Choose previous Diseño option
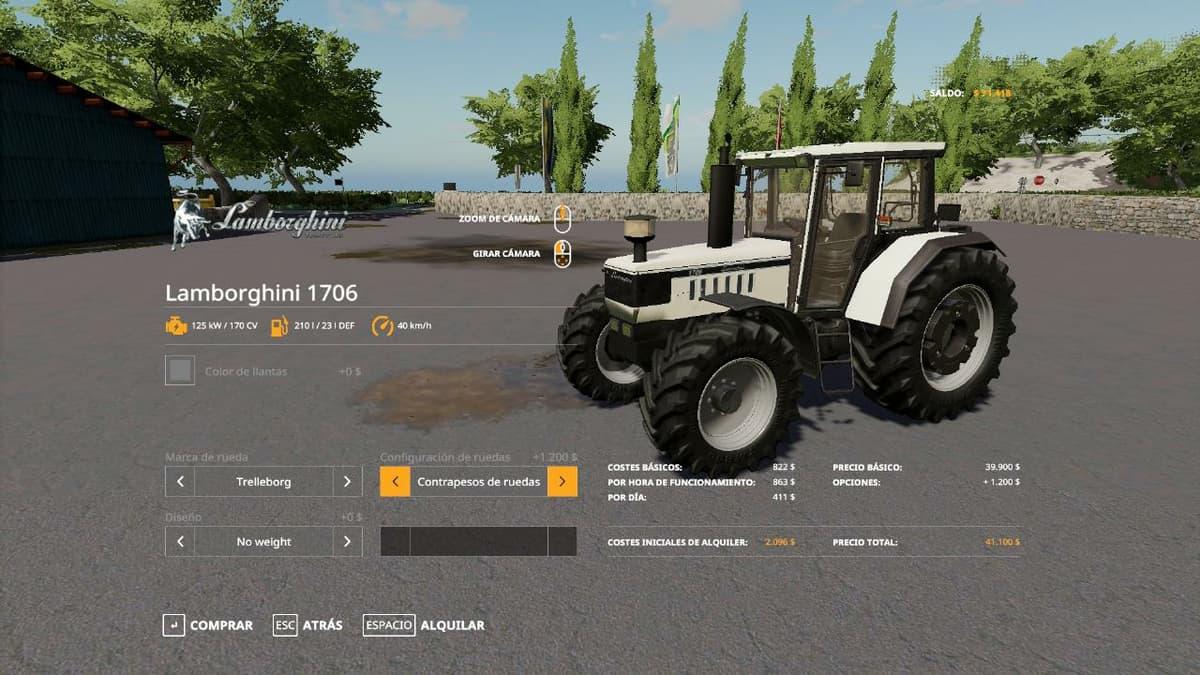The width and height of the screenshot is (1200, 675). tap(180, 541)
